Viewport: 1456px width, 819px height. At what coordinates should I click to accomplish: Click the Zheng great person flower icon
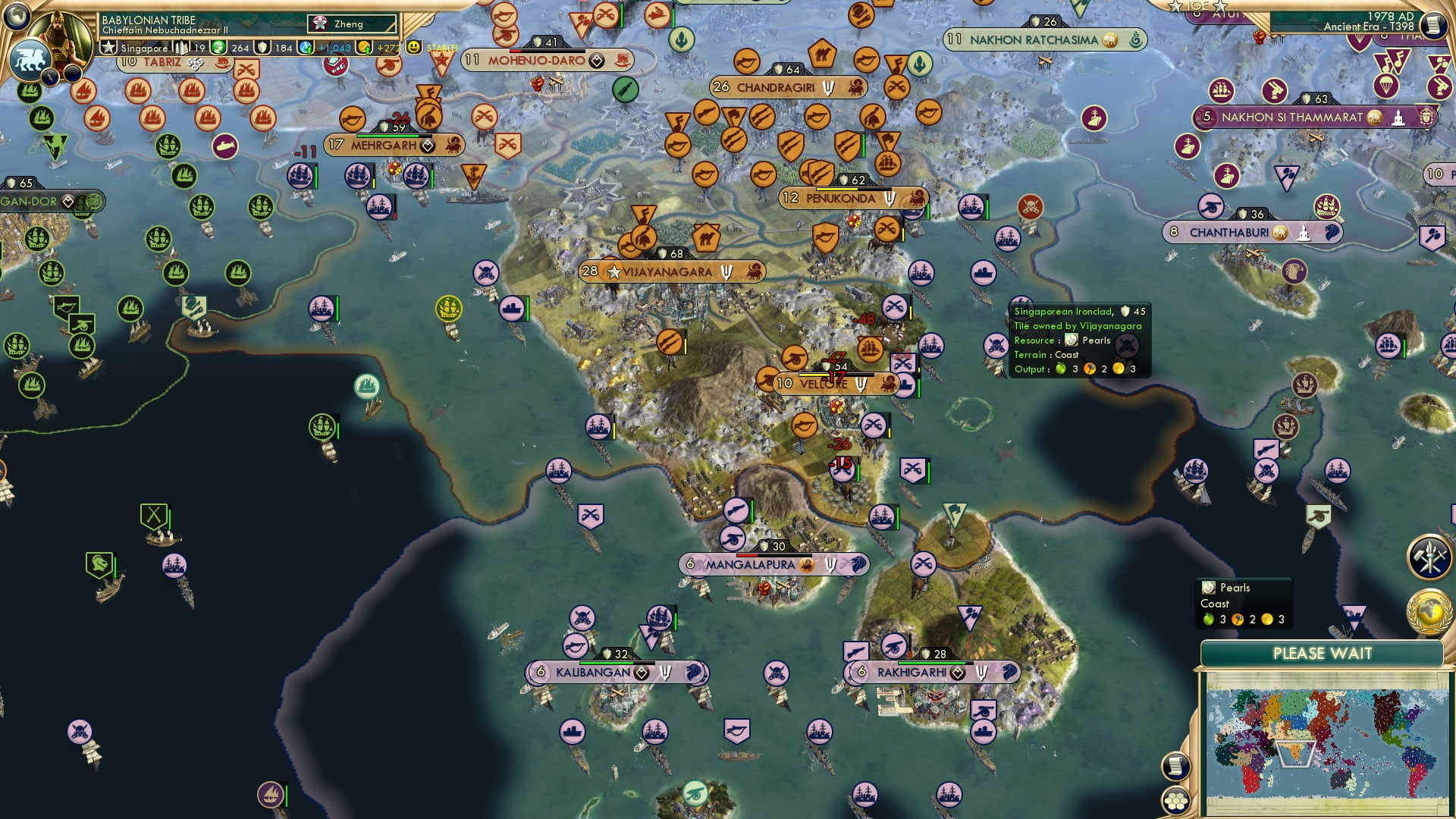319,24
